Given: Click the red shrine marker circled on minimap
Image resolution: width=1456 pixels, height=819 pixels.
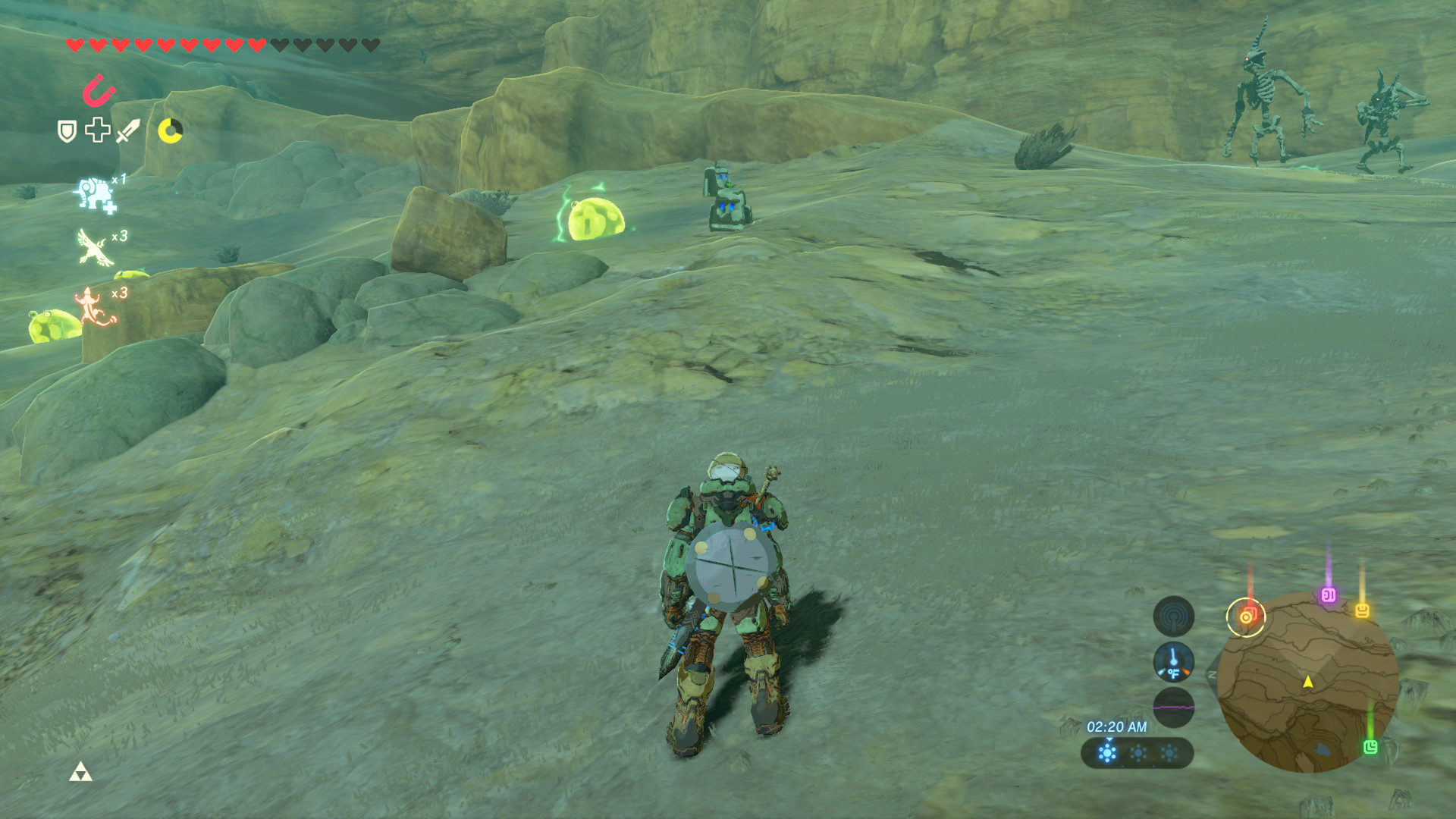Looking at the screenshot, I should [1246, 618].
